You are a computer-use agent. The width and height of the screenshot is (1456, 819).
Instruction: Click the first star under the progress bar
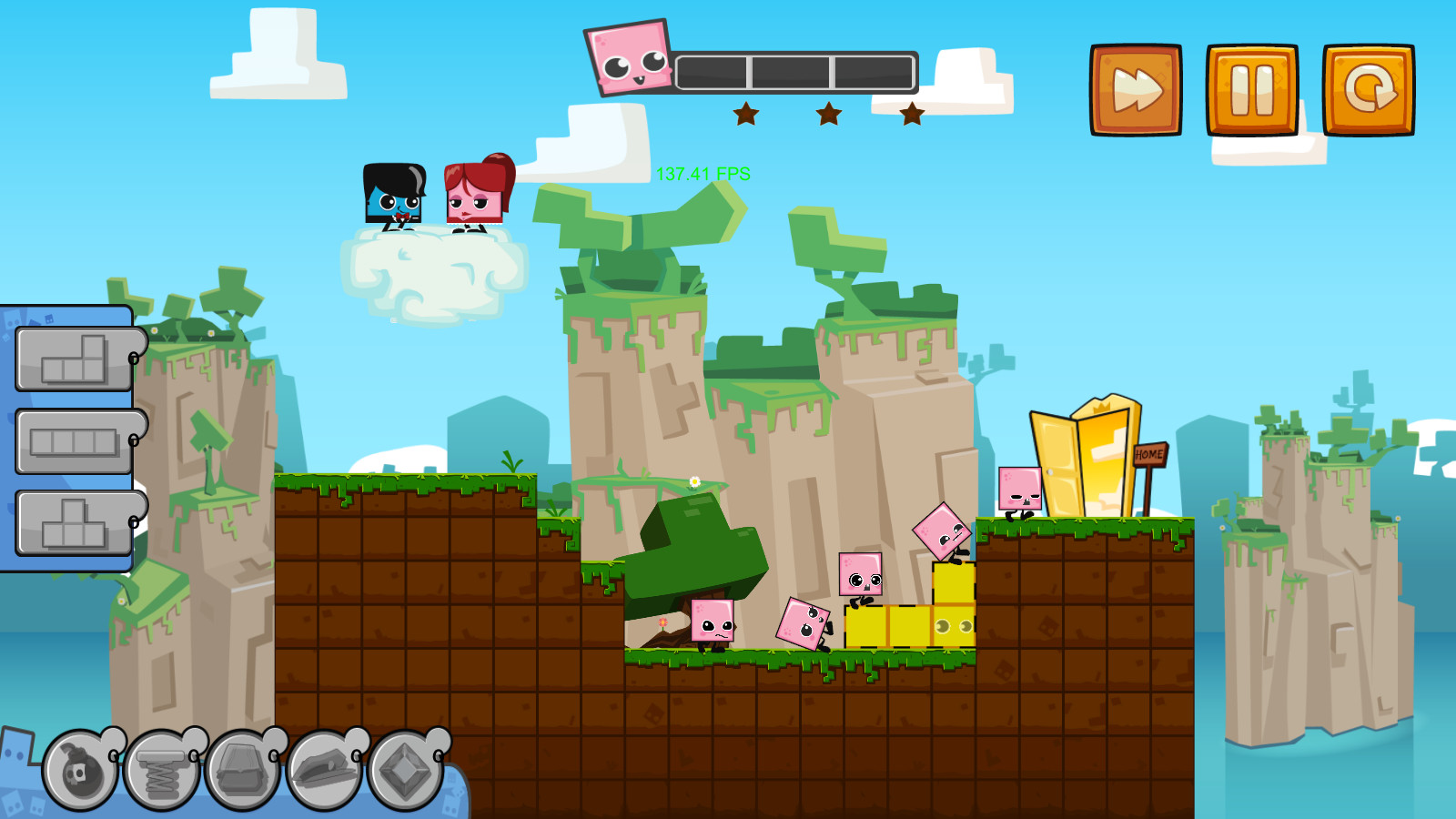coord(746,114)
